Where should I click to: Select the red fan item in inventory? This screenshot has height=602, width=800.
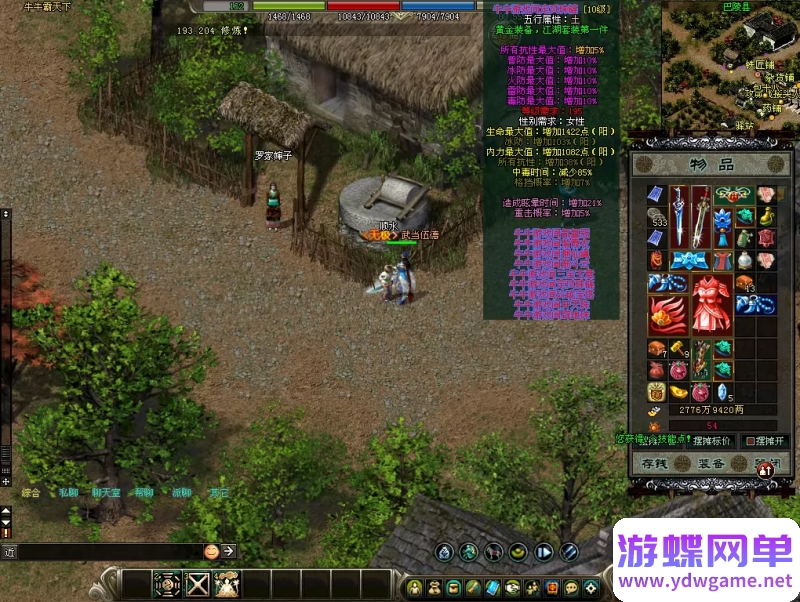tap(659, 317)
